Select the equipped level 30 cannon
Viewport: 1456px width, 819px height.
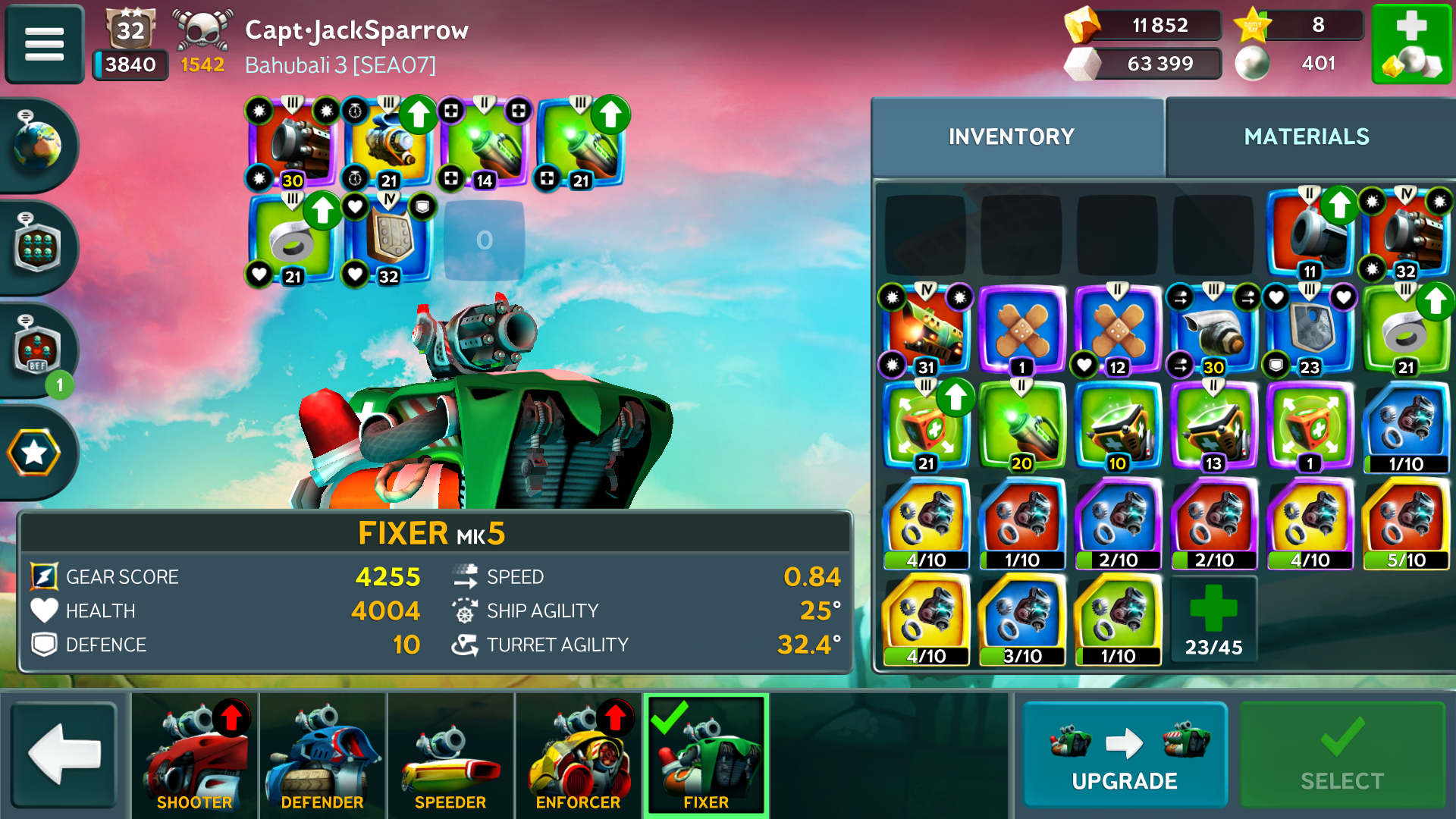pos(293,144)
